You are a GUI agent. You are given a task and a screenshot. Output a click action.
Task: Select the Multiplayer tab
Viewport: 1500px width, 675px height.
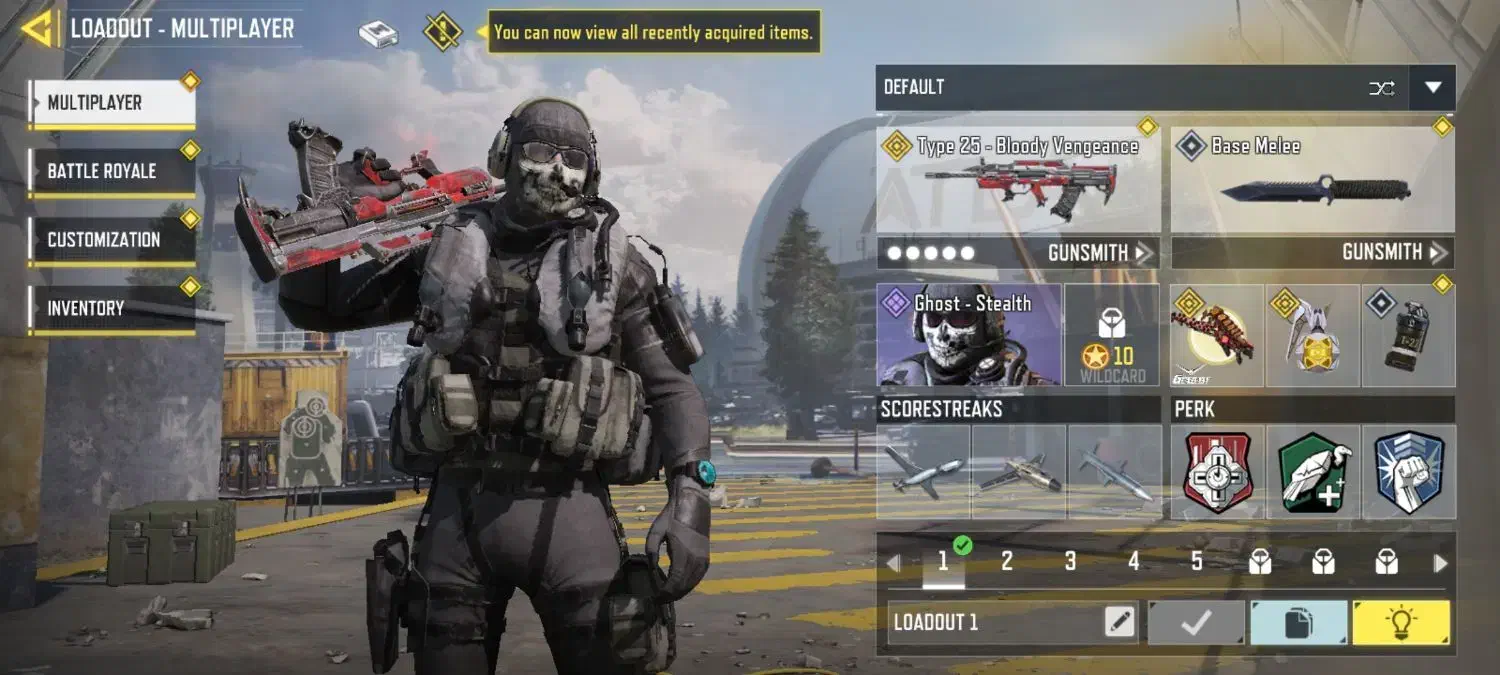pyautogui.click(x=111, y=103)
